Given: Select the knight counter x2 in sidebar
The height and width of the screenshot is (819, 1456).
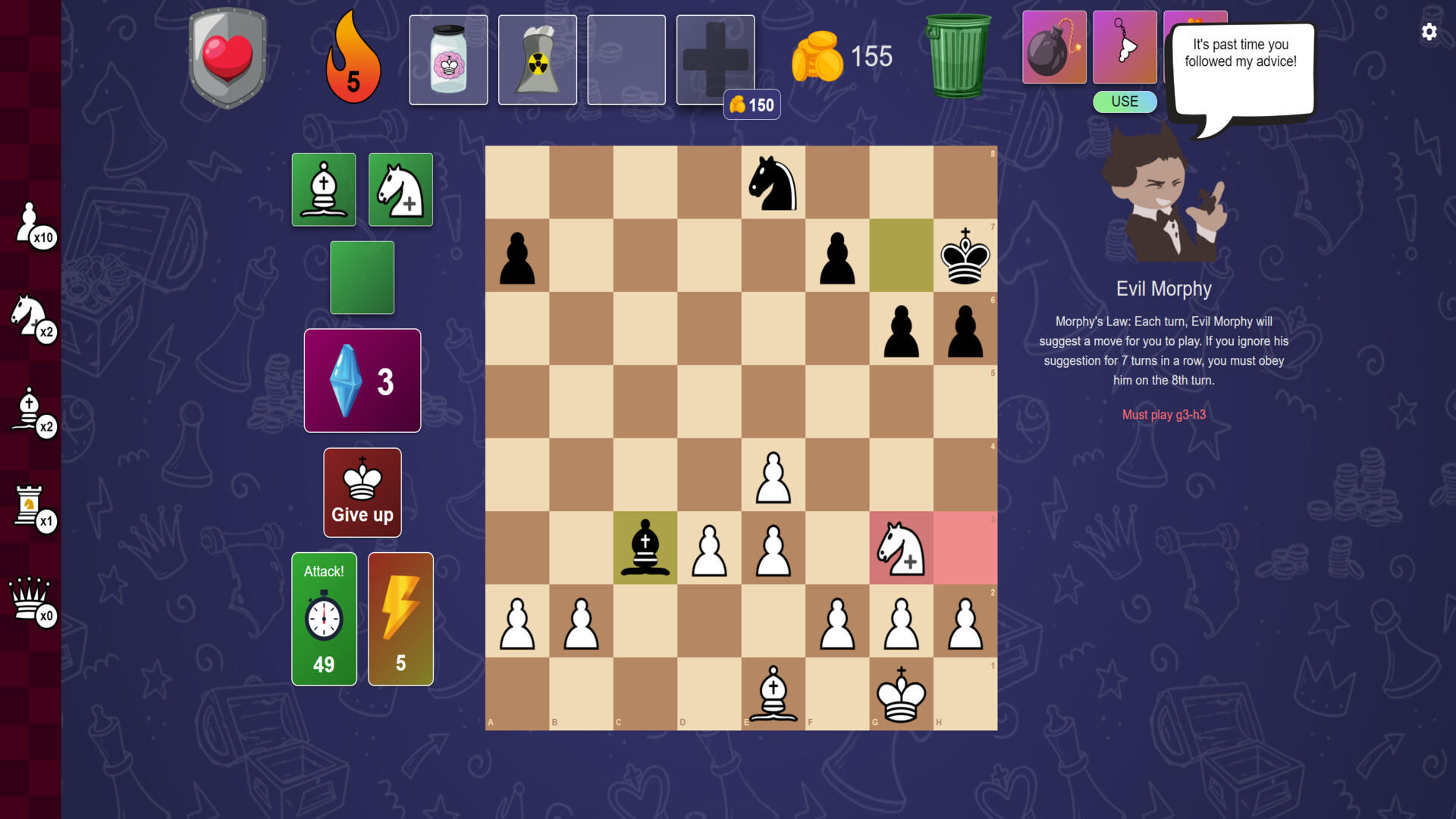Looking at the screenshot, I should click(x=33, y=318).
